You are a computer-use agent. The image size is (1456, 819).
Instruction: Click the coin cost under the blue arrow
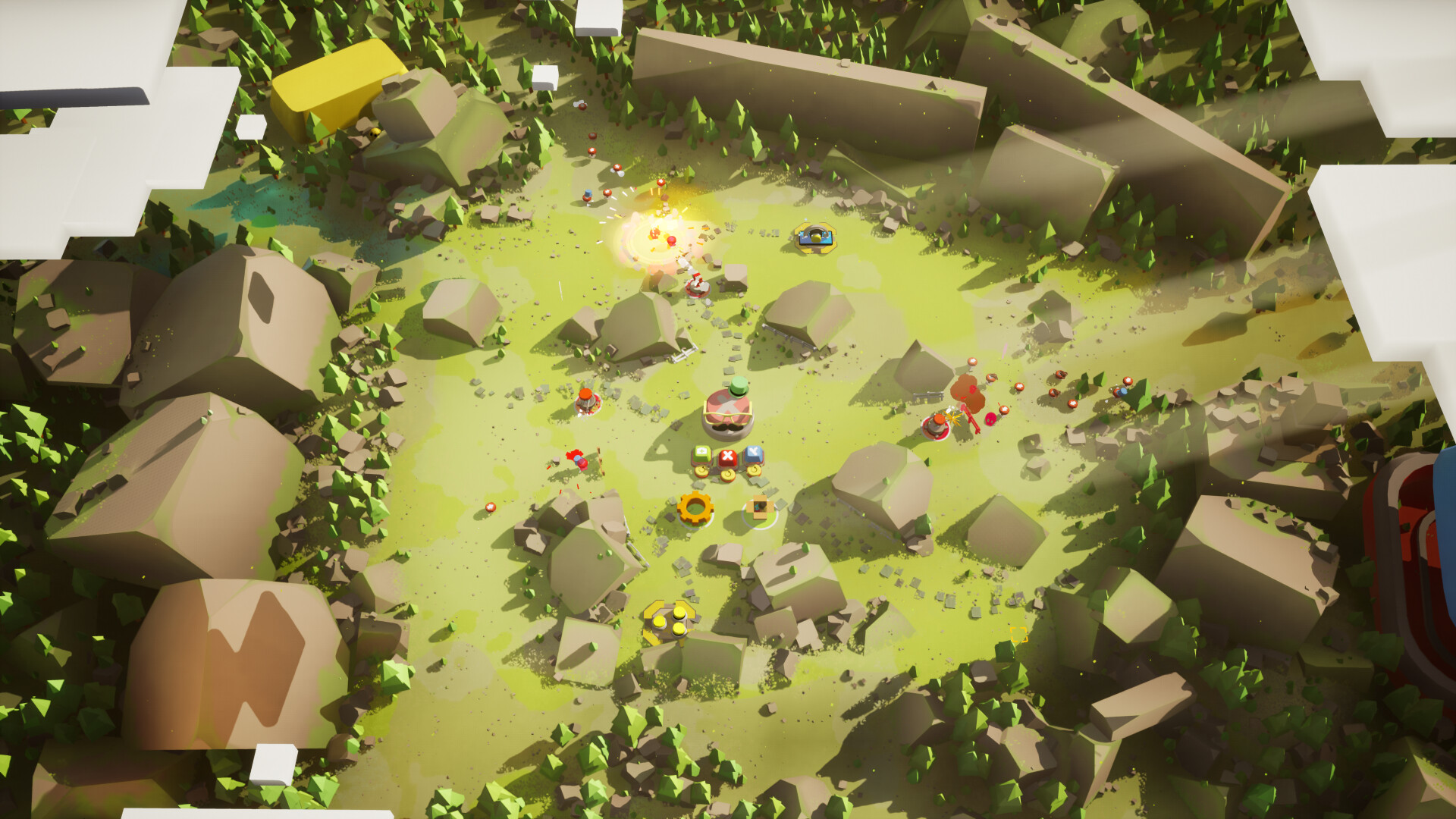[x=754, y=470]
